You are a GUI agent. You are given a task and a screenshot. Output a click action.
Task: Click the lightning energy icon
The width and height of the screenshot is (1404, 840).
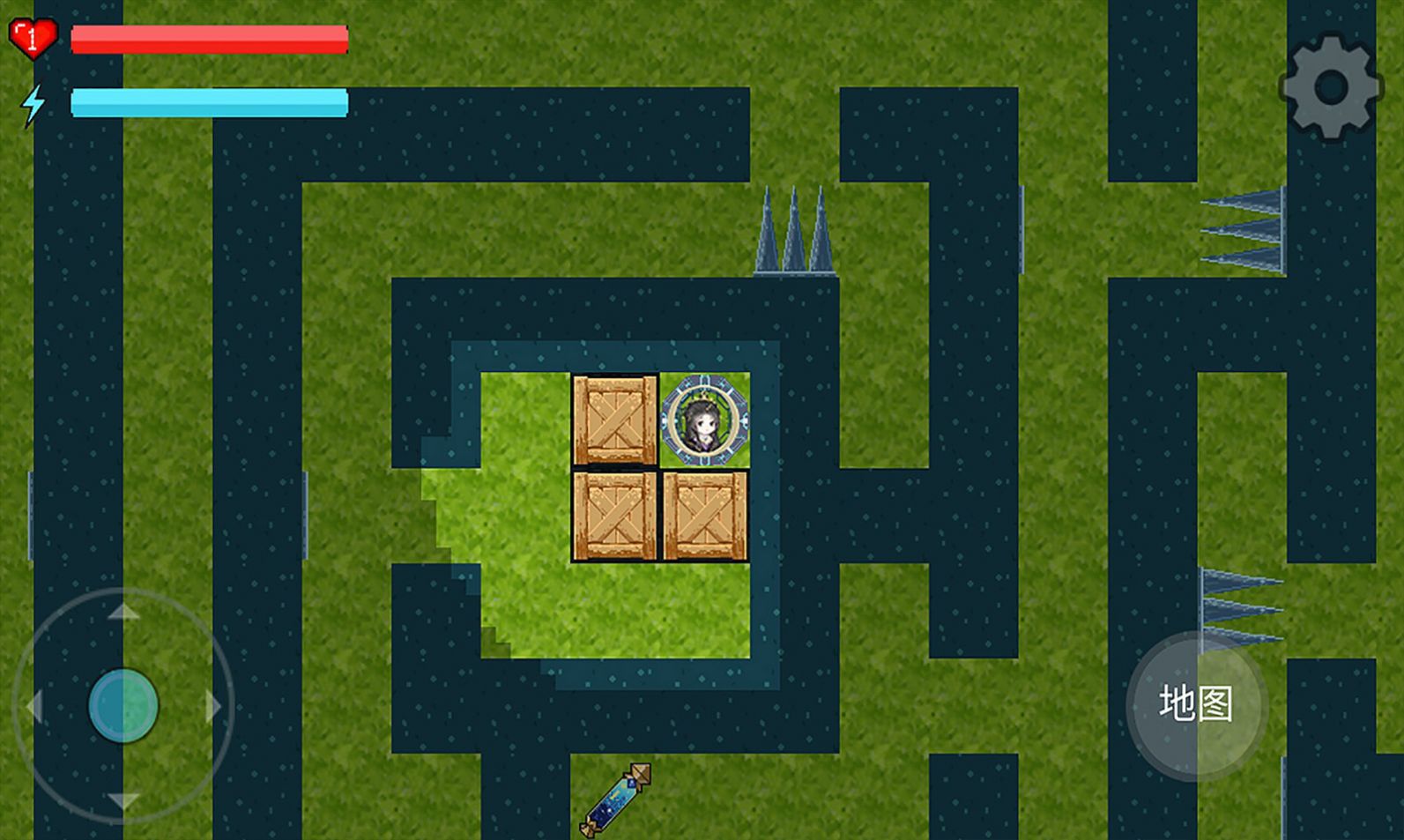tap(33, 105)
